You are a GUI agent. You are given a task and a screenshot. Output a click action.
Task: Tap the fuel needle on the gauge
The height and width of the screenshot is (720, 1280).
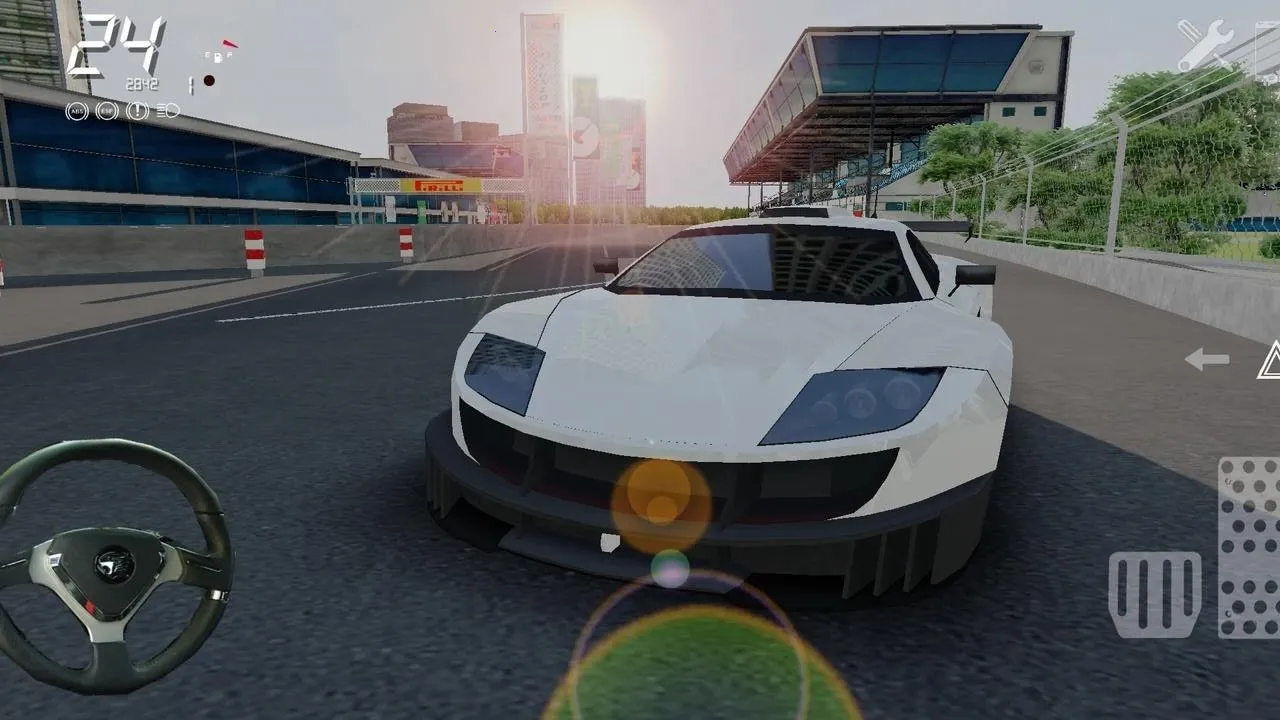pos(229,44)
